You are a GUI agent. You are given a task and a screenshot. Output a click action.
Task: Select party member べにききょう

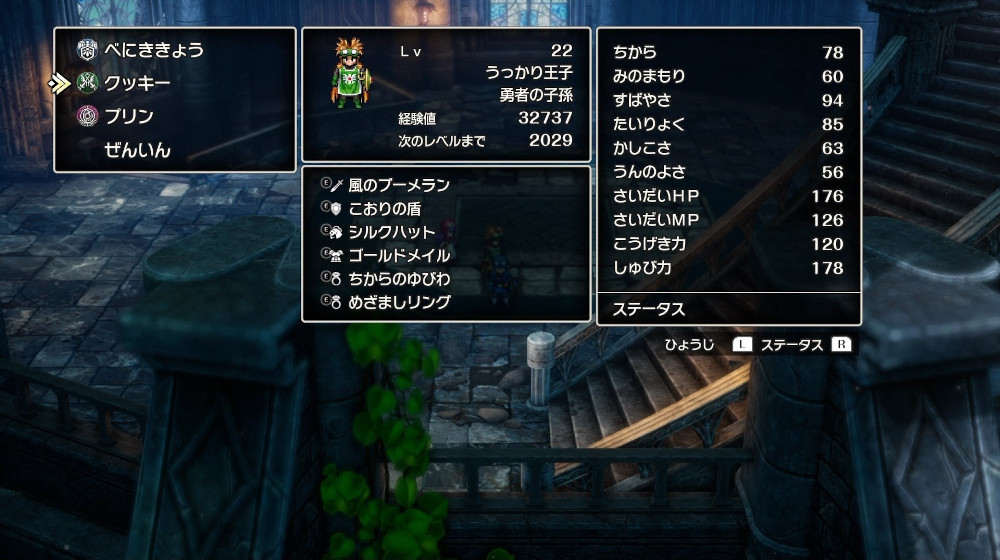[x=154, y=49]
